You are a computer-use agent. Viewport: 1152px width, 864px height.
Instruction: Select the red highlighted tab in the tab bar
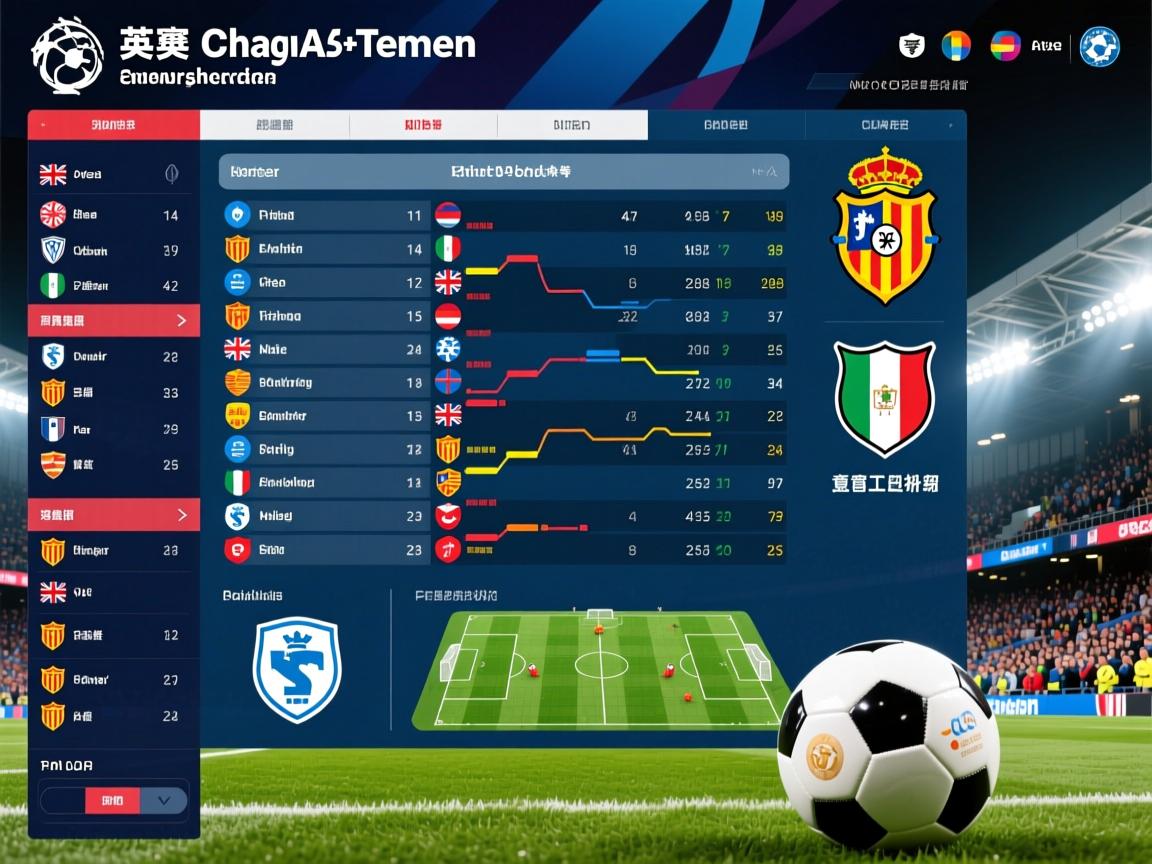pyautogui.click(x=113, y=125)
